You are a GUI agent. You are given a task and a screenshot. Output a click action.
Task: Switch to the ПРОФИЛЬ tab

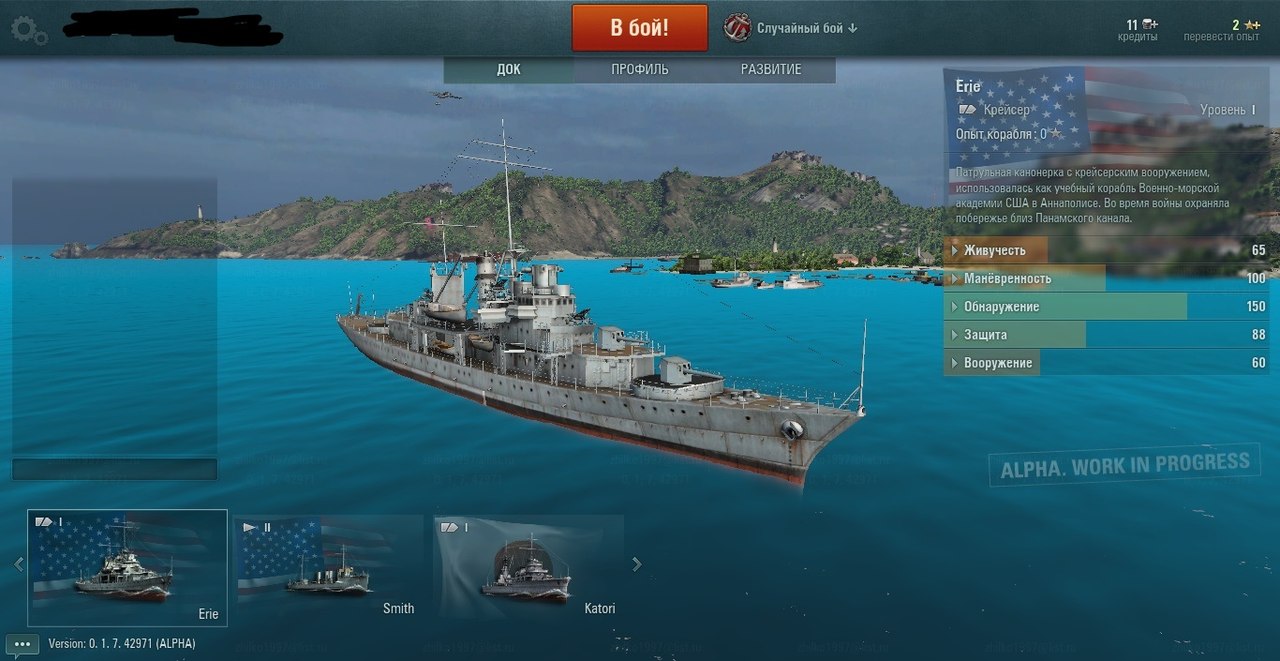pos(640,70)
